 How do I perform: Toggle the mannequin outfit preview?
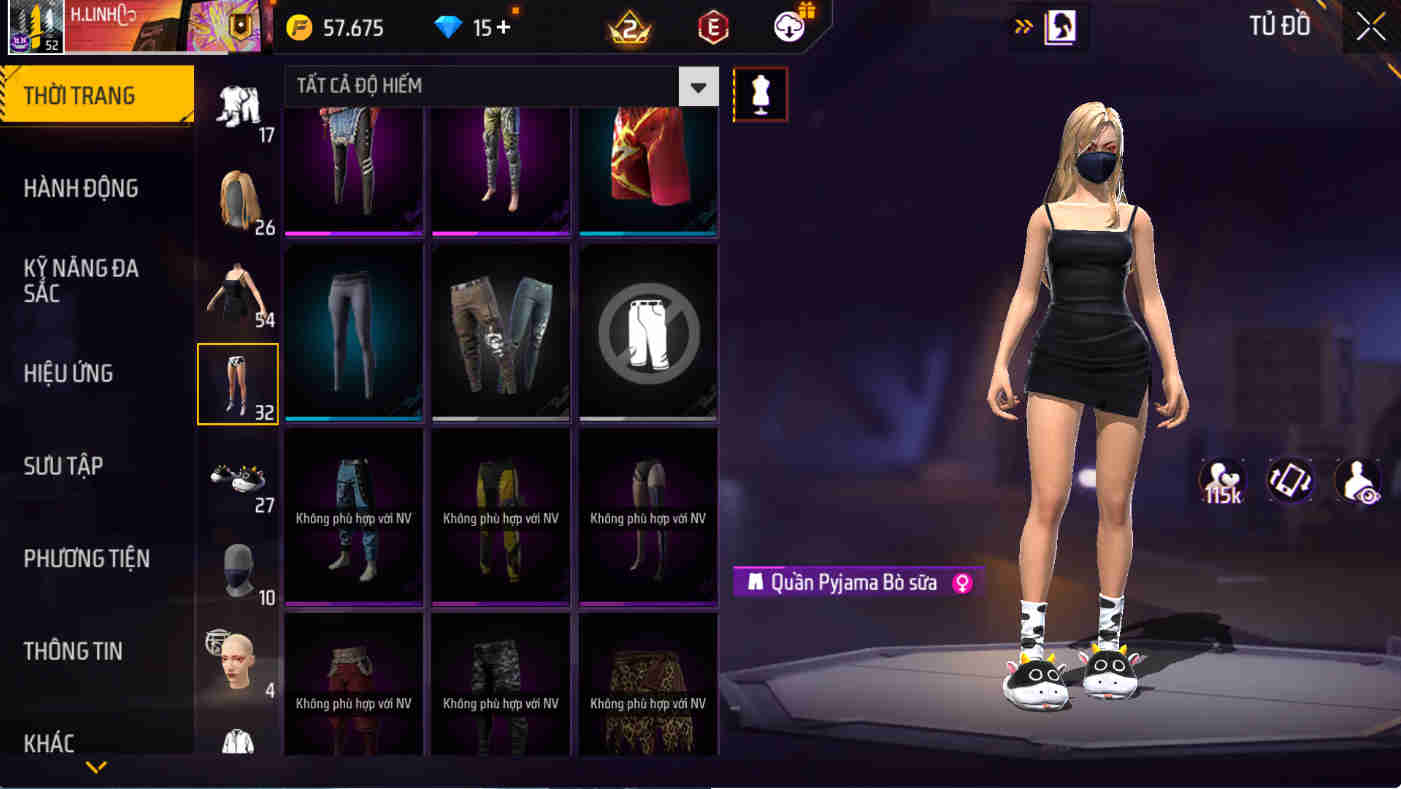pos(760,95)
